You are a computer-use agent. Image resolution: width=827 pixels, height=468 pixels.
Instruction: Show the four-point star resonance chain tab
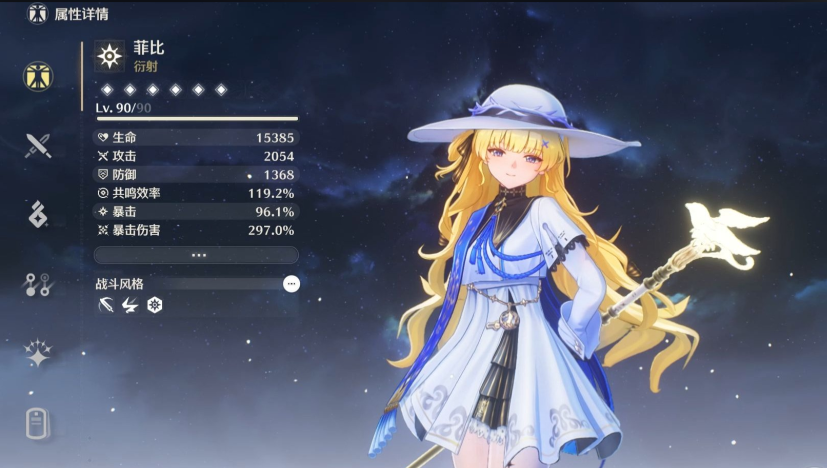click(x=38, y=353)
